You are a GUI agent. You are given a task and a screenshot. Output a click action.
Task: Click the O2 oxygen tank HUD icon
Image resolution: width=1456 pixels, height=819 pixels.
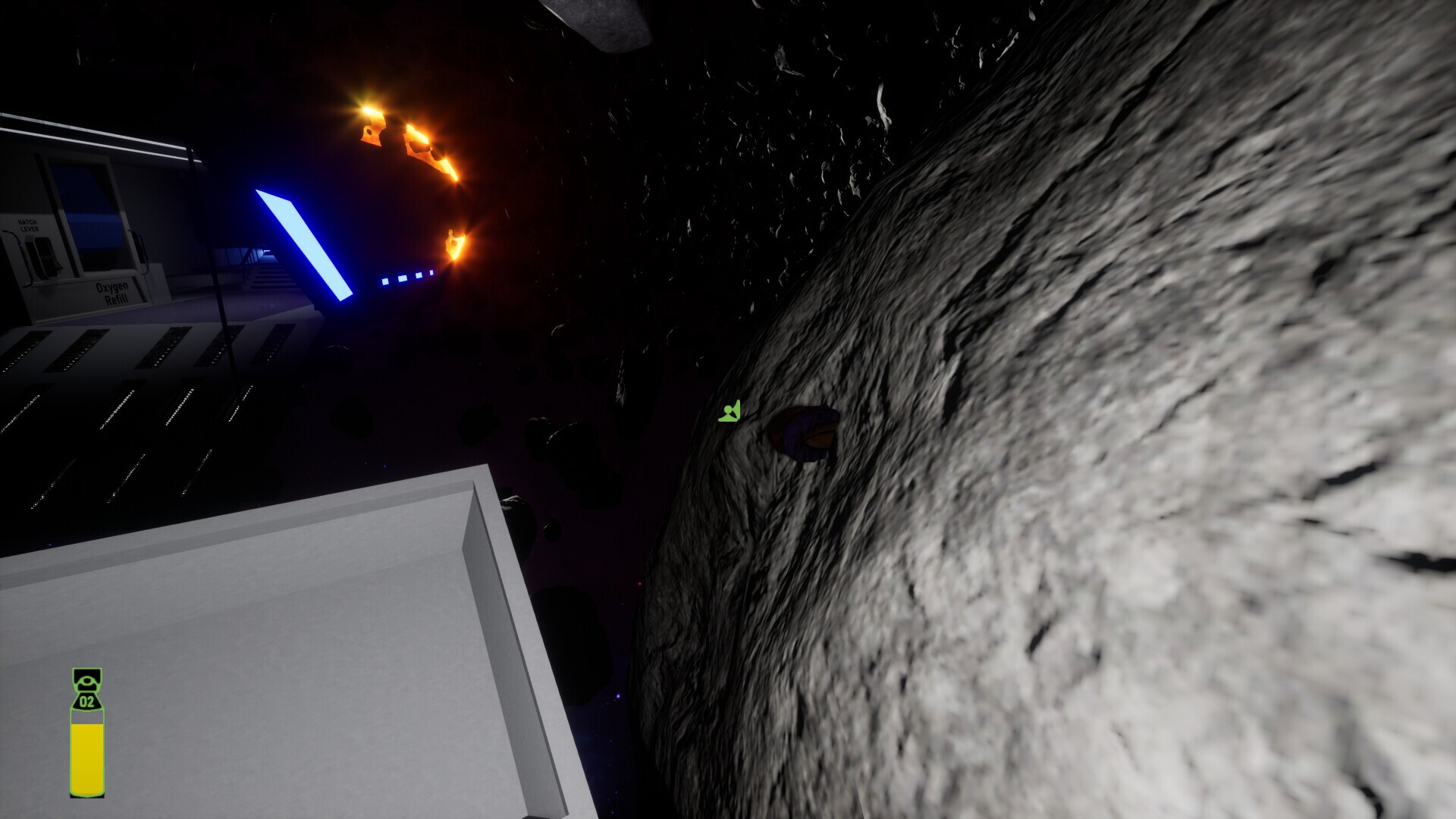coord(86,728)
